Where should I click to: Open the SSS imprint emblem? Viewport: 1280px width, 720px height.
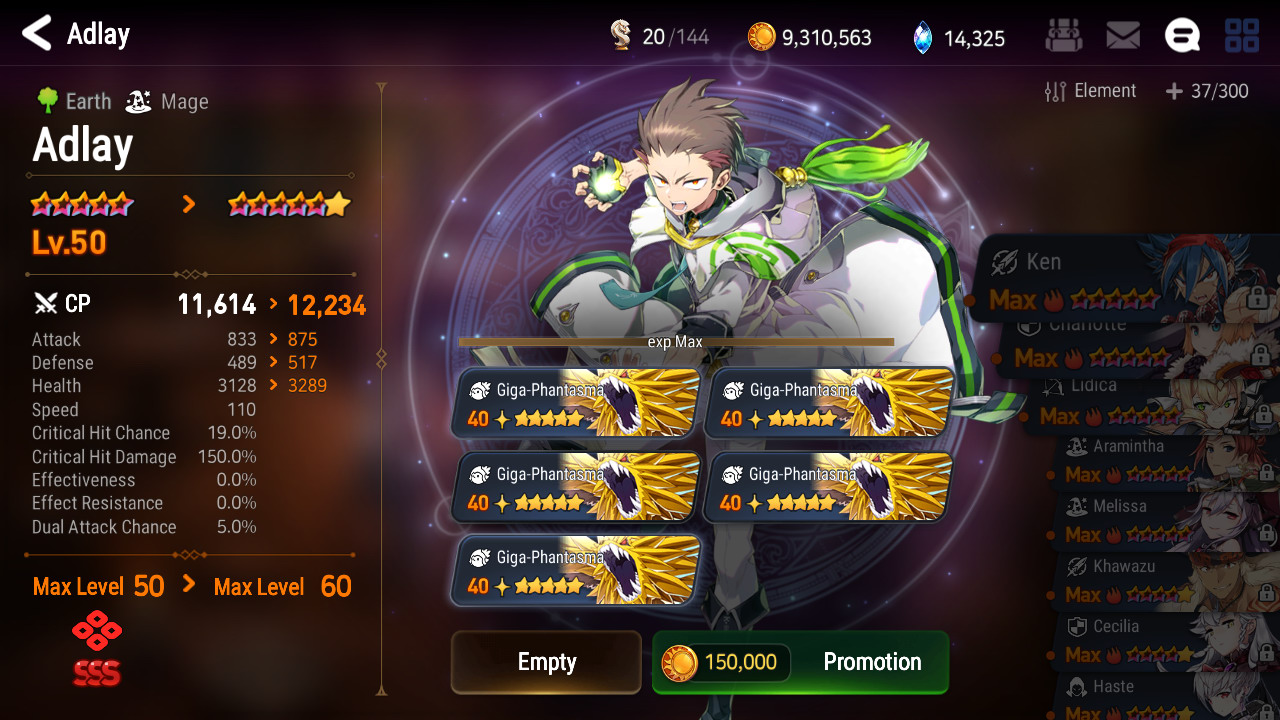tap(96, 652)
